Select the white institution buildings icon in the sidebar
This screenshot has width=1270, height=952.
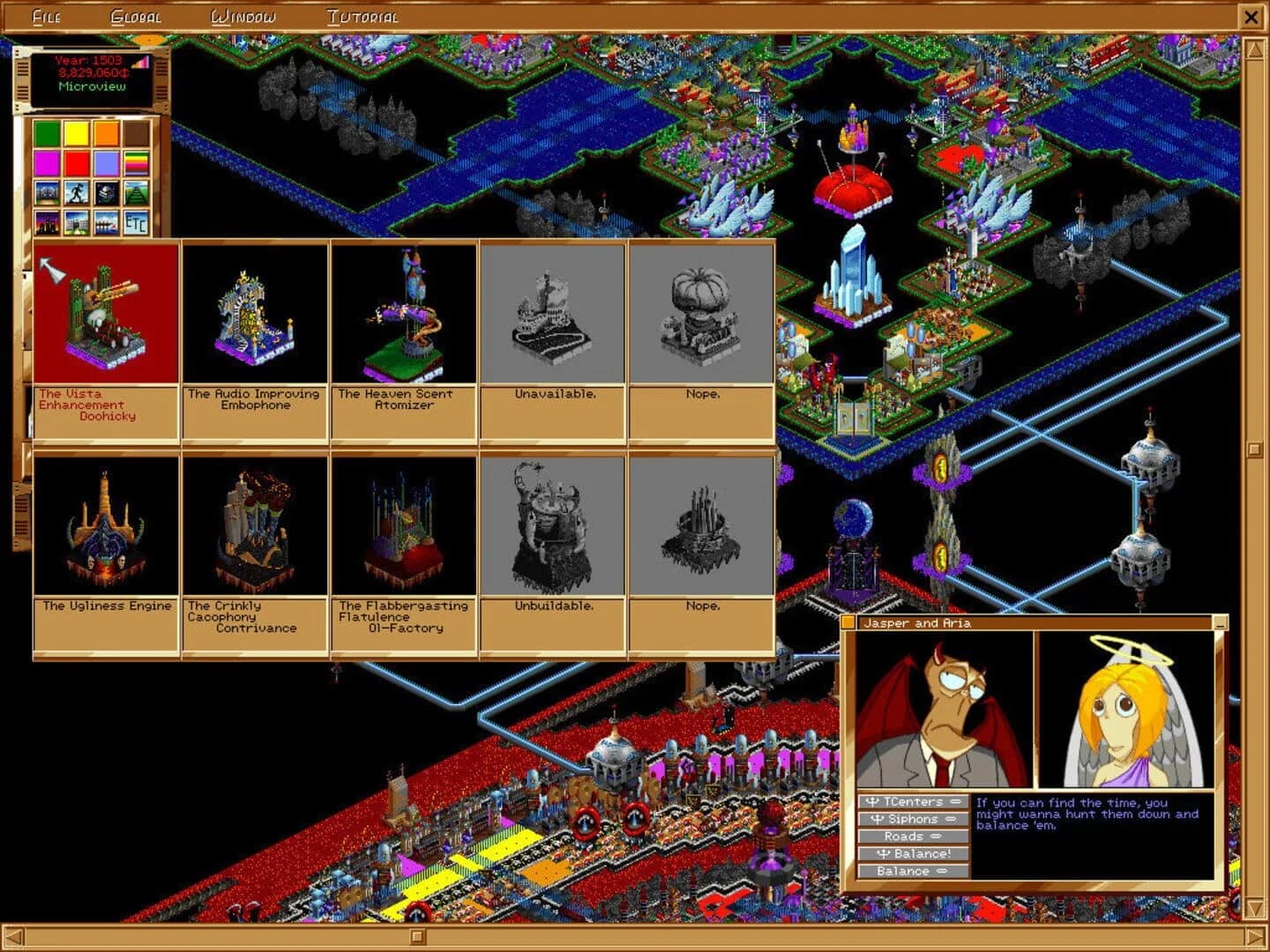pos(76,222)
